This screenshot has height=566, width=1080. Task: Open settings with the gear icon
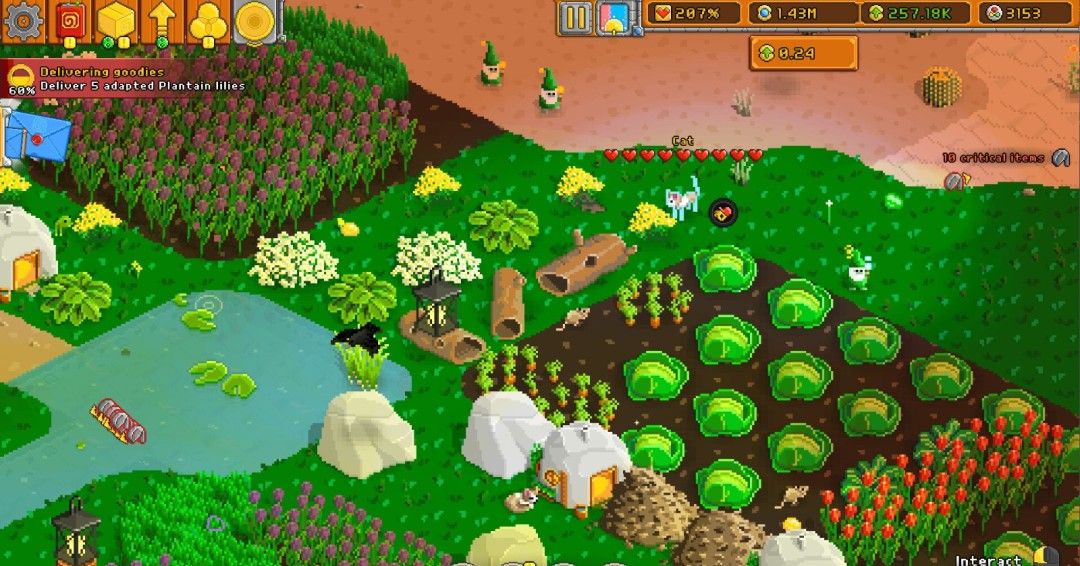point(24,20)
